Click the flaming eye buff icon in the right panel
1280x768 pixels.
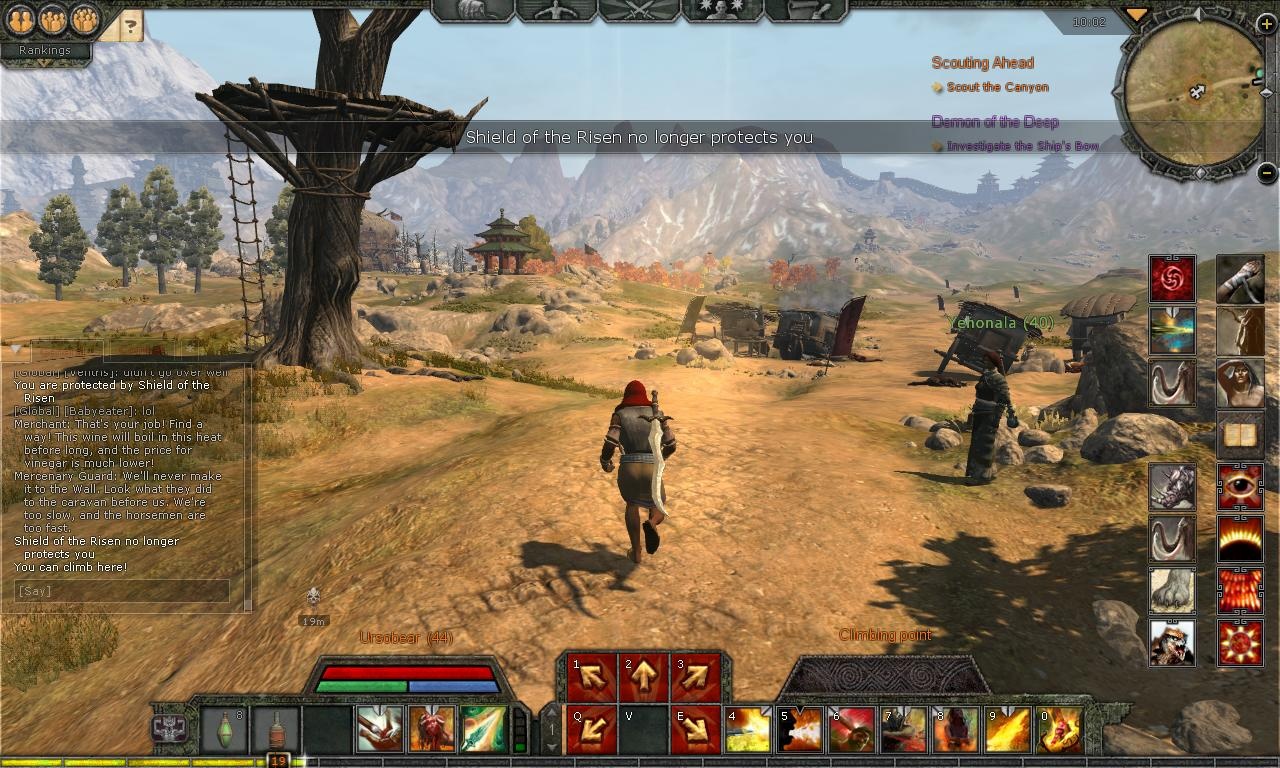click(x=1240, y=488)
